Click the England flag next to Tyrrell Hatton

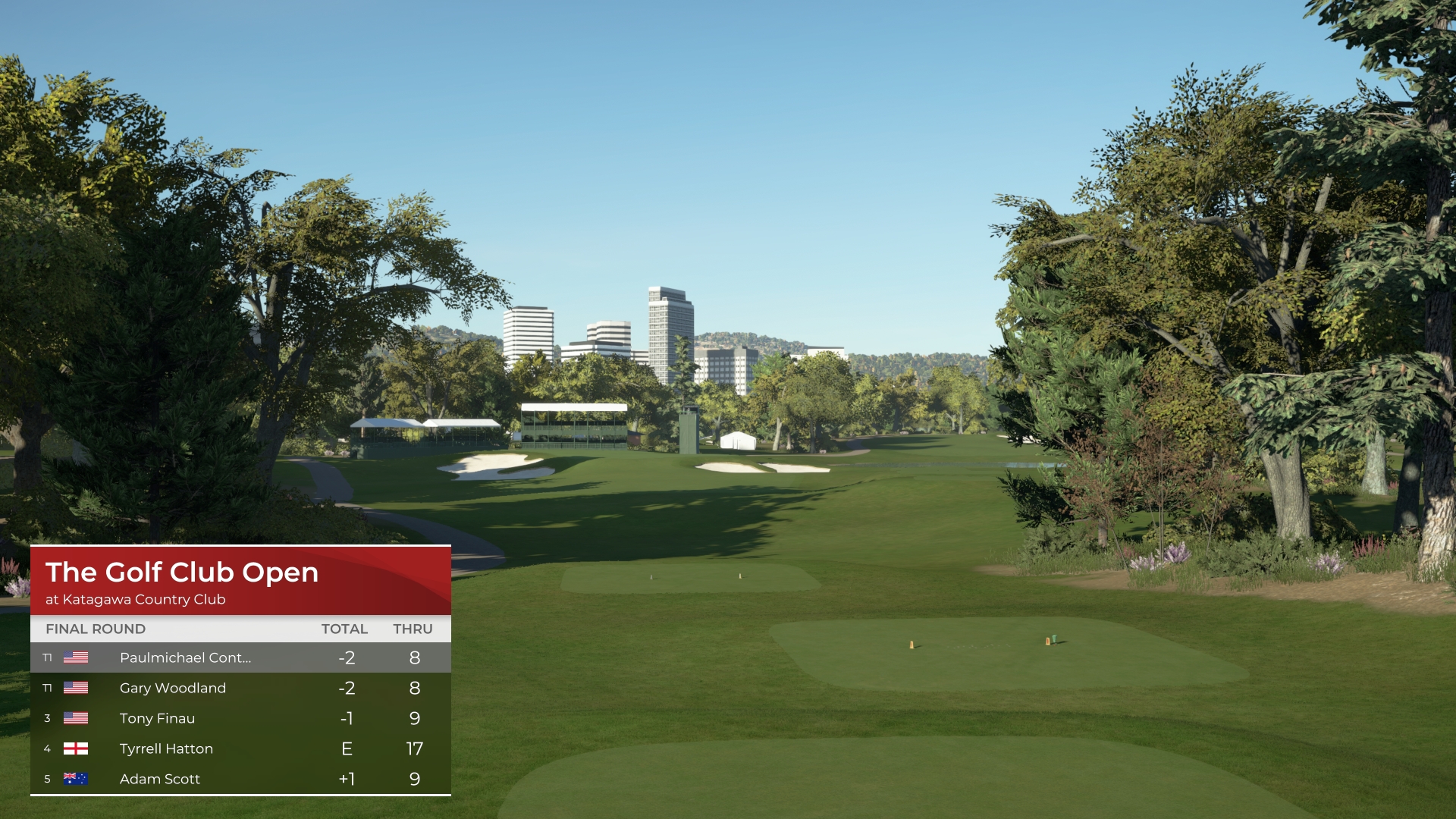76,748
